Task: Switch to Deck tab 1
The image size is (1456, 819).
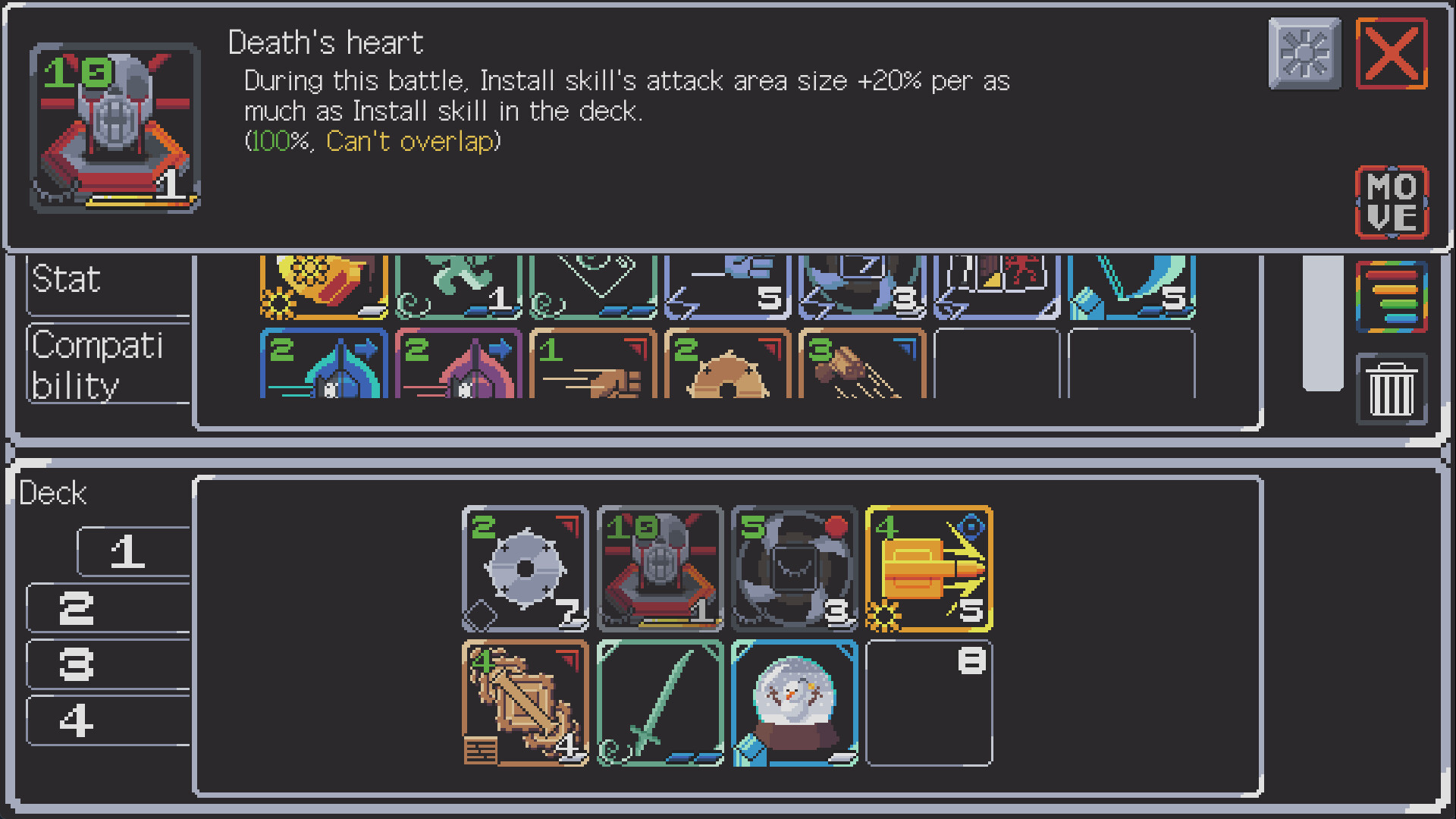Action: [x=133, y=551]
